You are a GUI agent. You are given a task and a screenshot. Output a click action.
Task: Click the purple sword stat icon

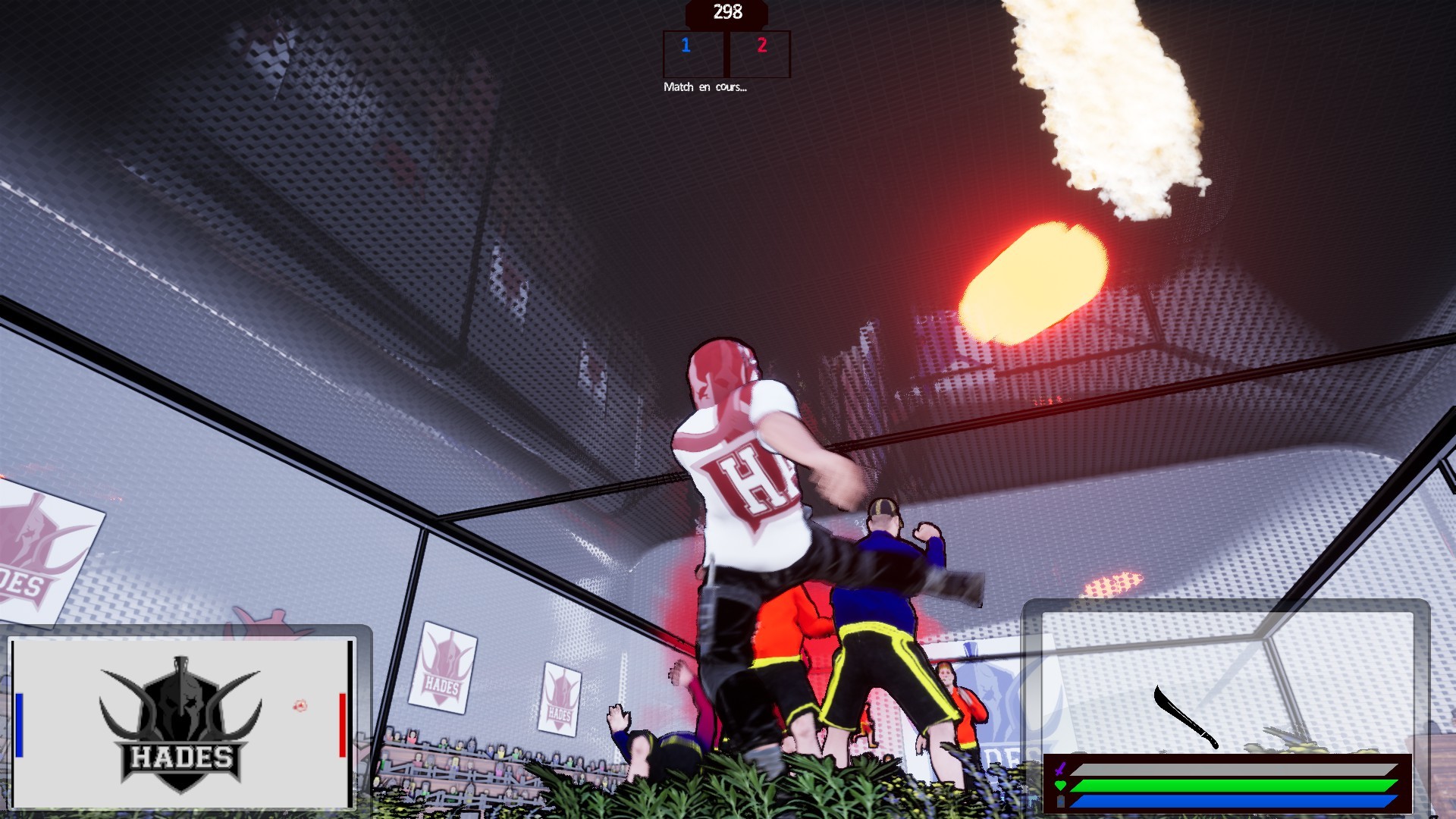(1060, 768)
